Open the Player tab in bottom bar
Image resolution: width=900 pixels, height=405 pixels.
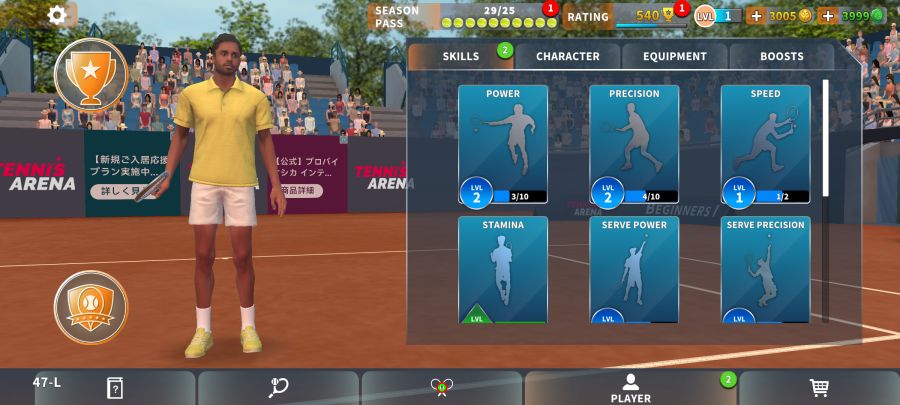(630, 388)
